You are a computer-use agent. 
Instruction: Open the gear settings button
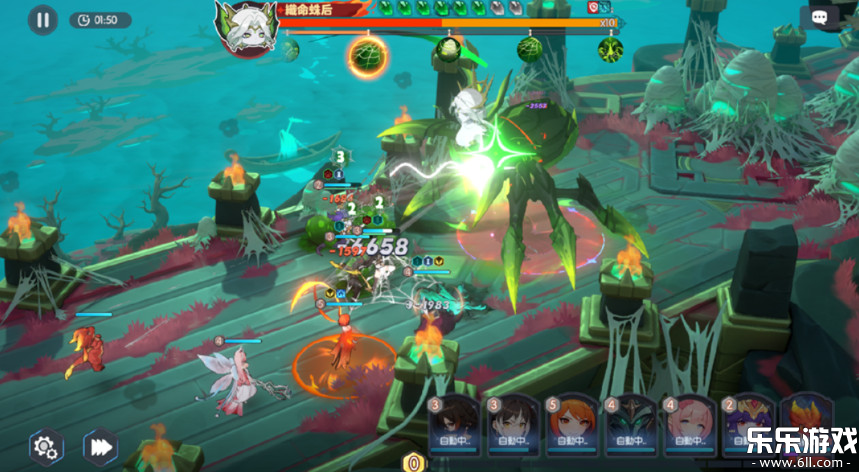tap(43, 446)
